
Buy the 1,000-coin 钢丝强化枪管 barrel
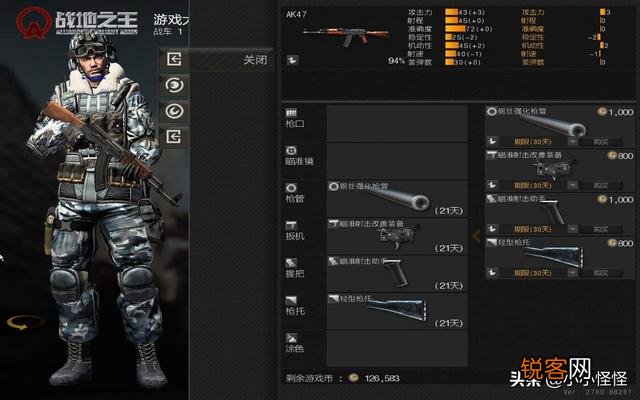[600, 142]
